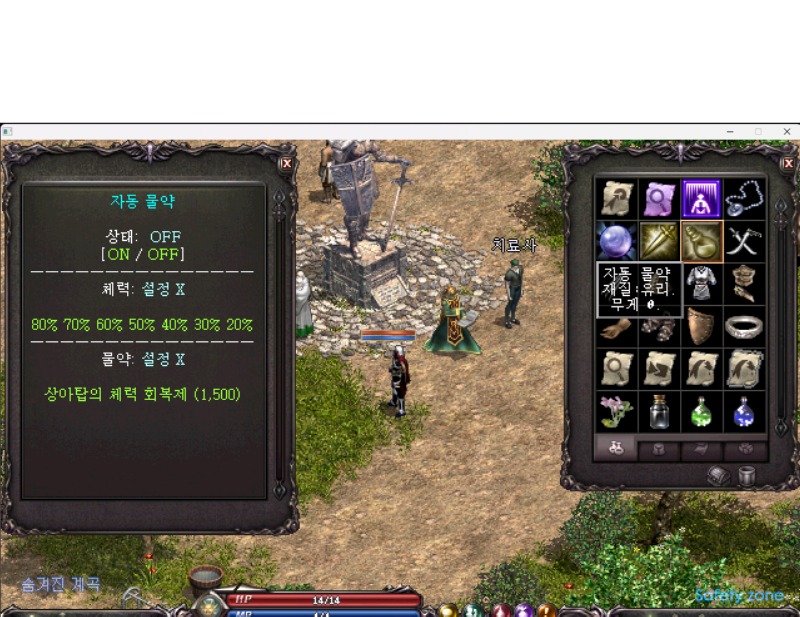Viewport: 800px width, 617px height.
Task: Open the highlighted auto potion flask item
Action: click(701, 241)
